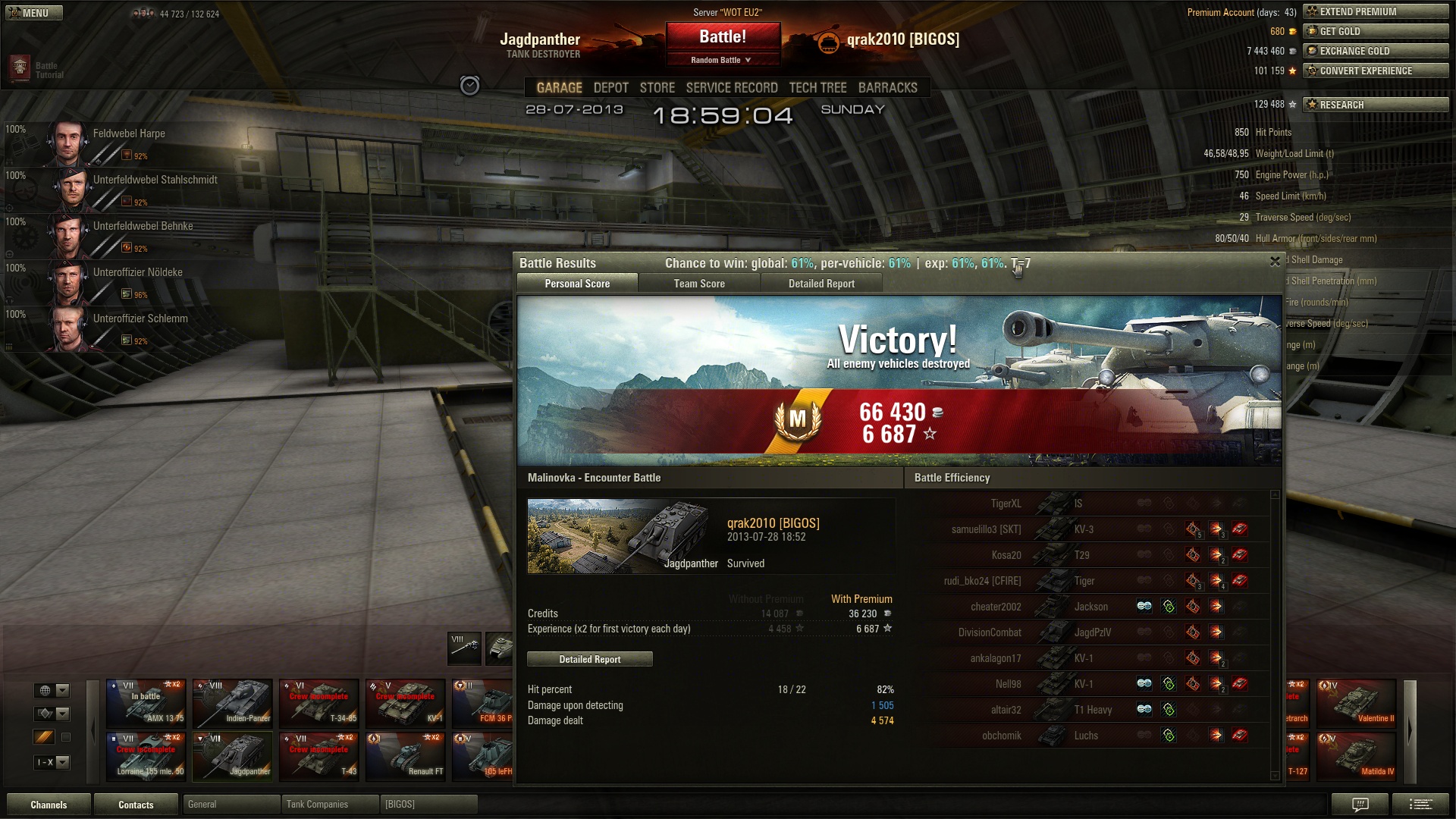Choose crew member Feldwebel Harpe
The height and width of the screenshot is (819, 1456).
(129, 133)
